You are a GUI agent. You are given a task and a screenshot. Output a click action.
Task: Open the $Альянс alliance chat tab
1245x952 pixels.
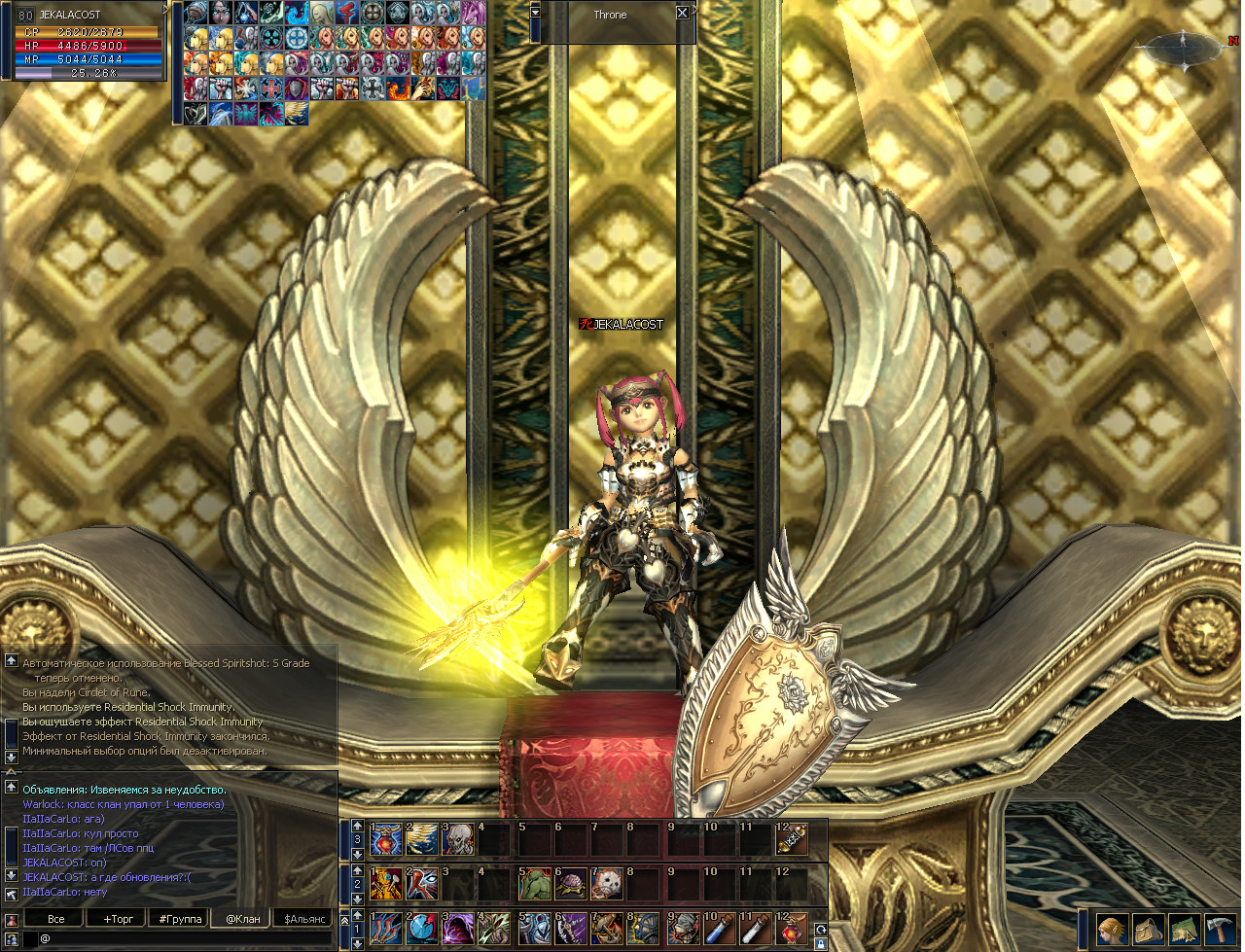[305, 918]
